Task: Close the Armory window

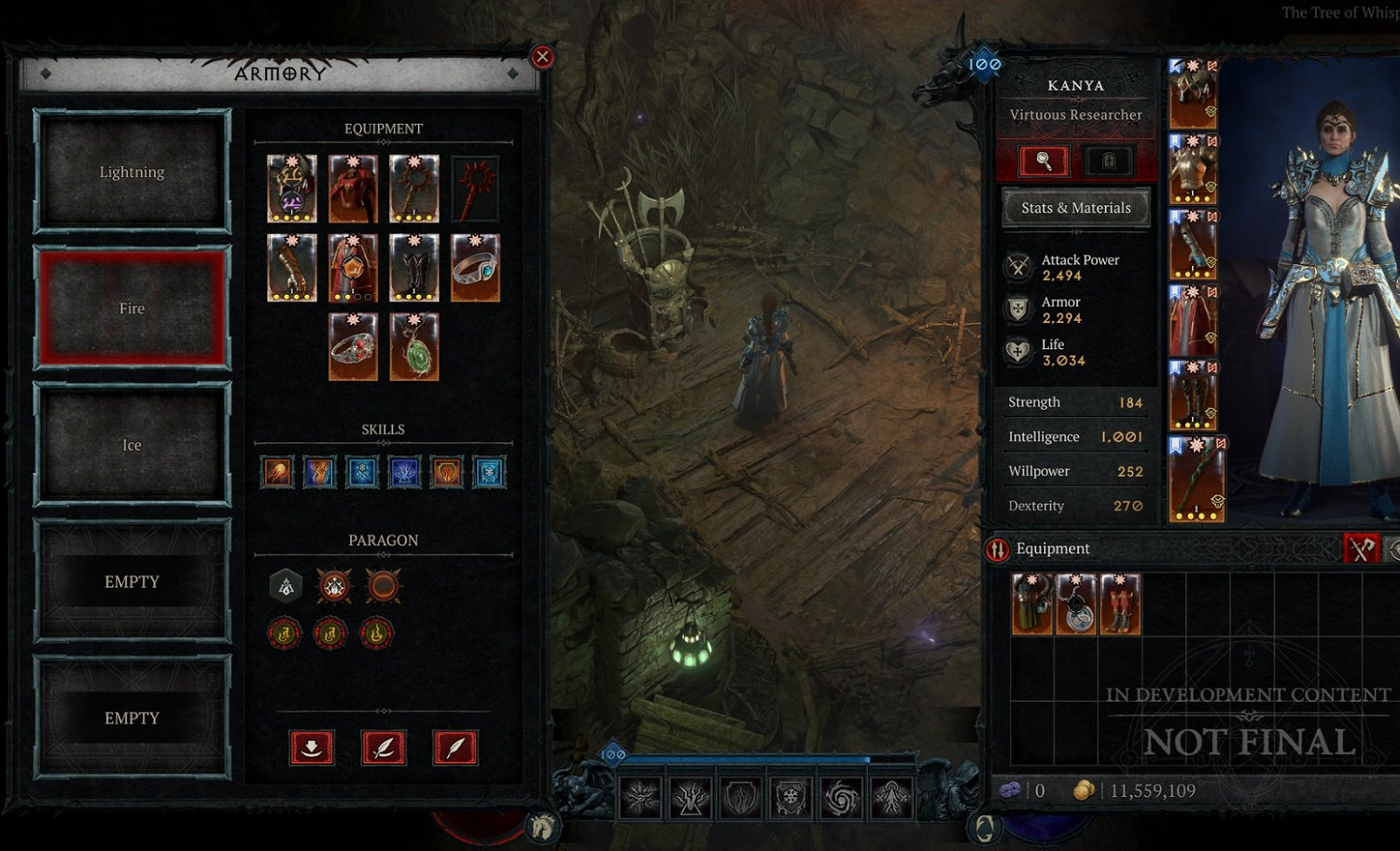Action: [542, 57]
